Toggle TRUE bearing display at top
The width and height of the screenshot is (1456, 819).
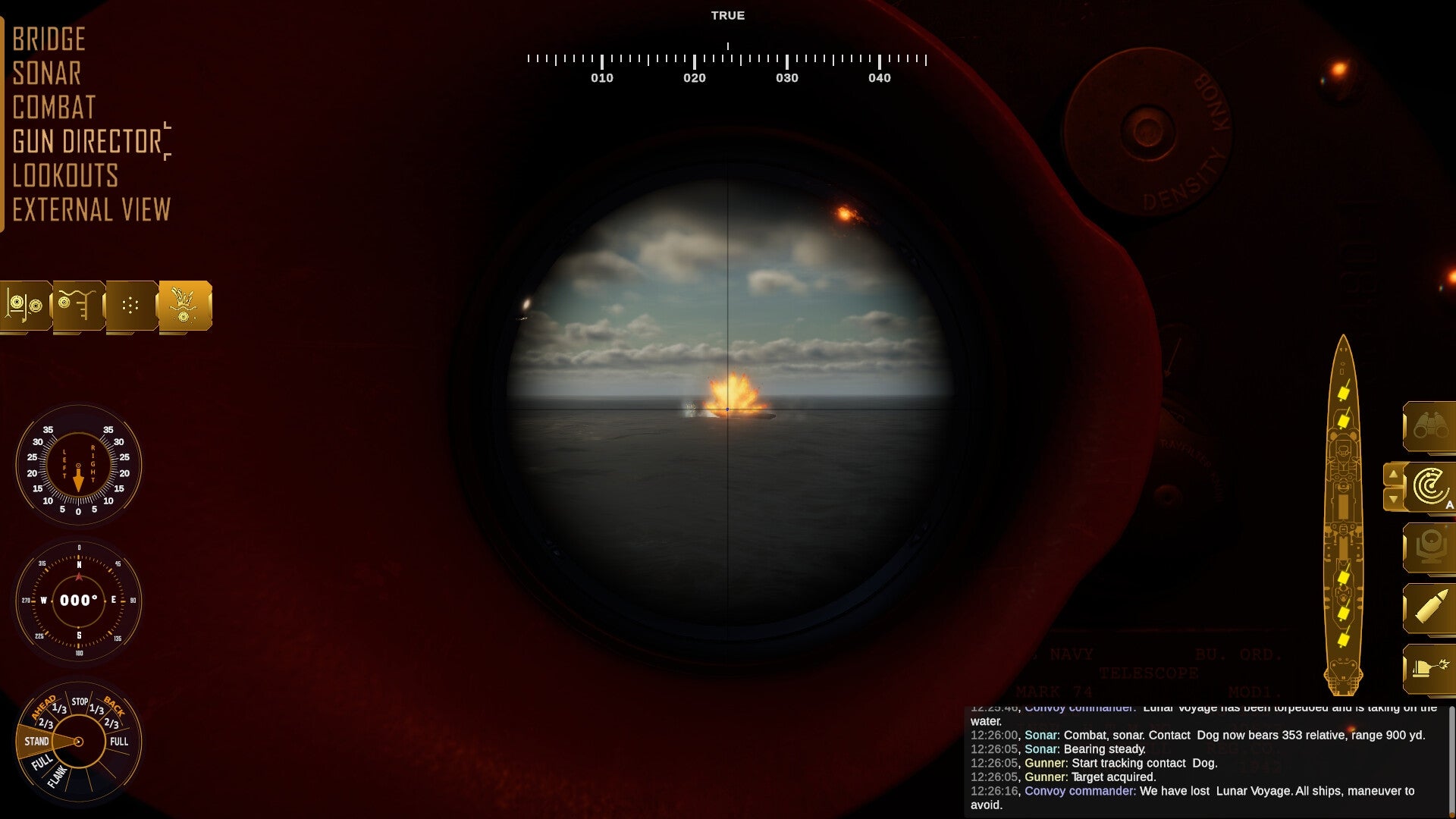[729, 14]
